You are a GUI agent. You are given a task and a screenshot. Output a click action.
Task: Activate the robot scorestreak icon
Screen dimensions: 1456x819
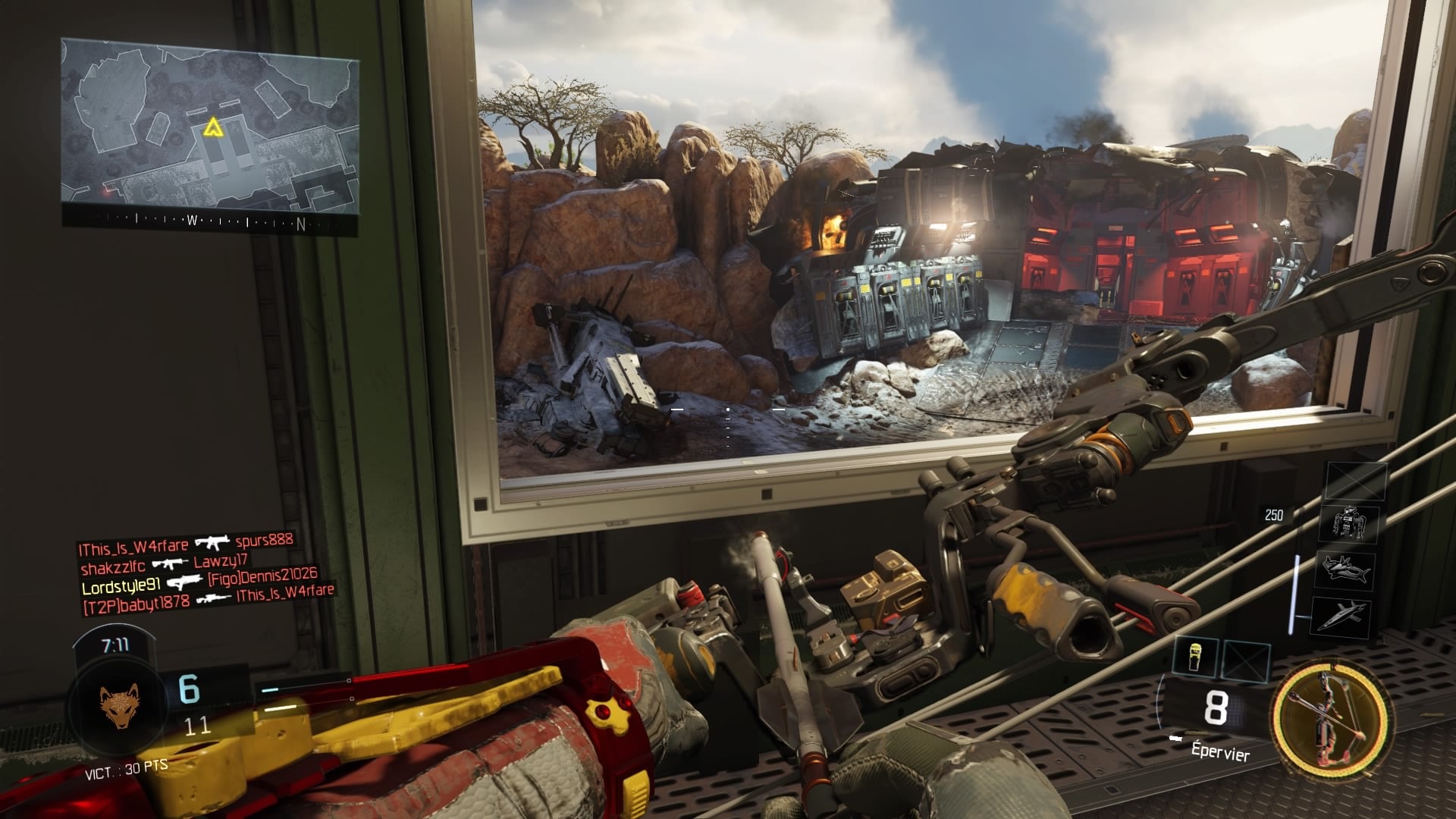[1348, 523]
